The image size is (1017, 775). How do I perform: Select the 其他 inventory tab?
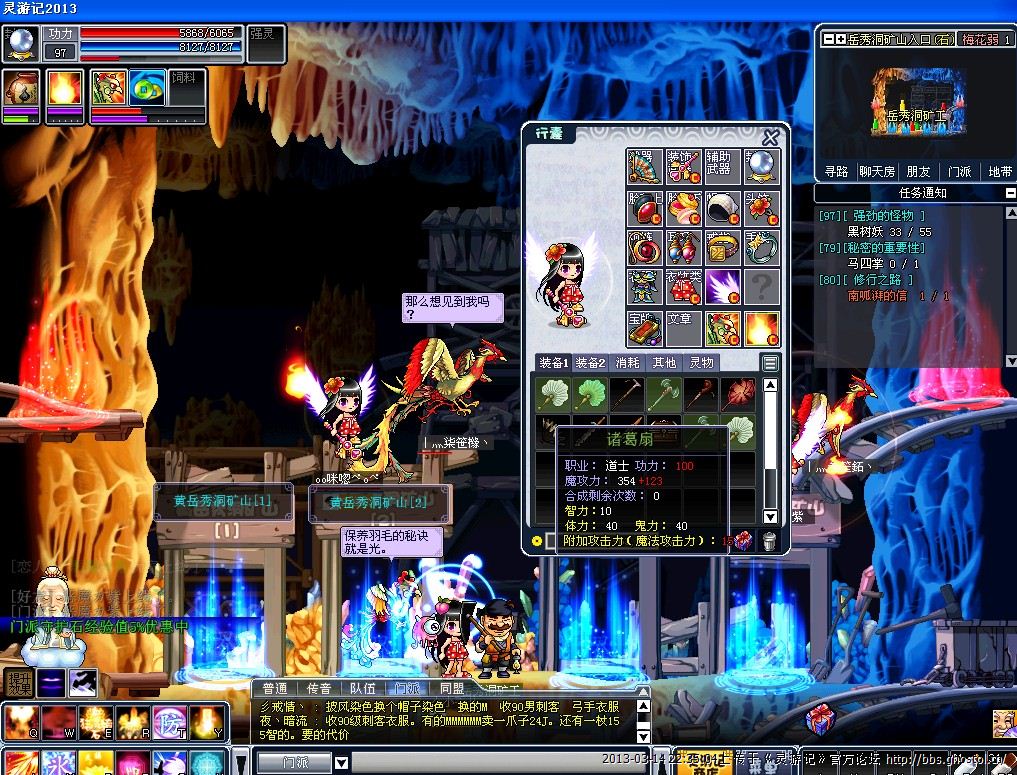point(664,363)
